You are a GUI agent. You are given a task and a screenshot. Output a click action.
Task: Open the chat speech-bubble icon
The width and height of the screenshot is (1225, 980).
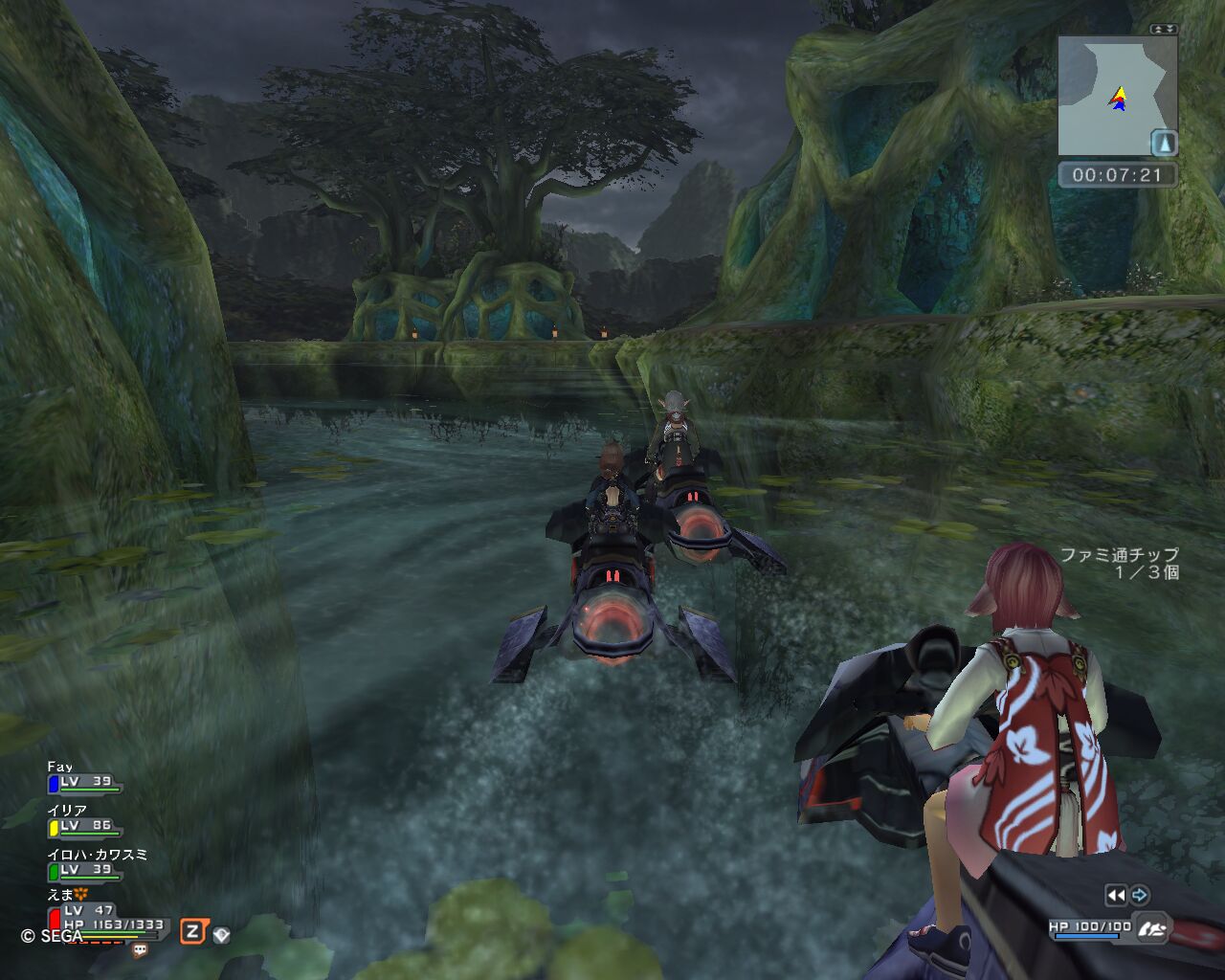(140, 951)
